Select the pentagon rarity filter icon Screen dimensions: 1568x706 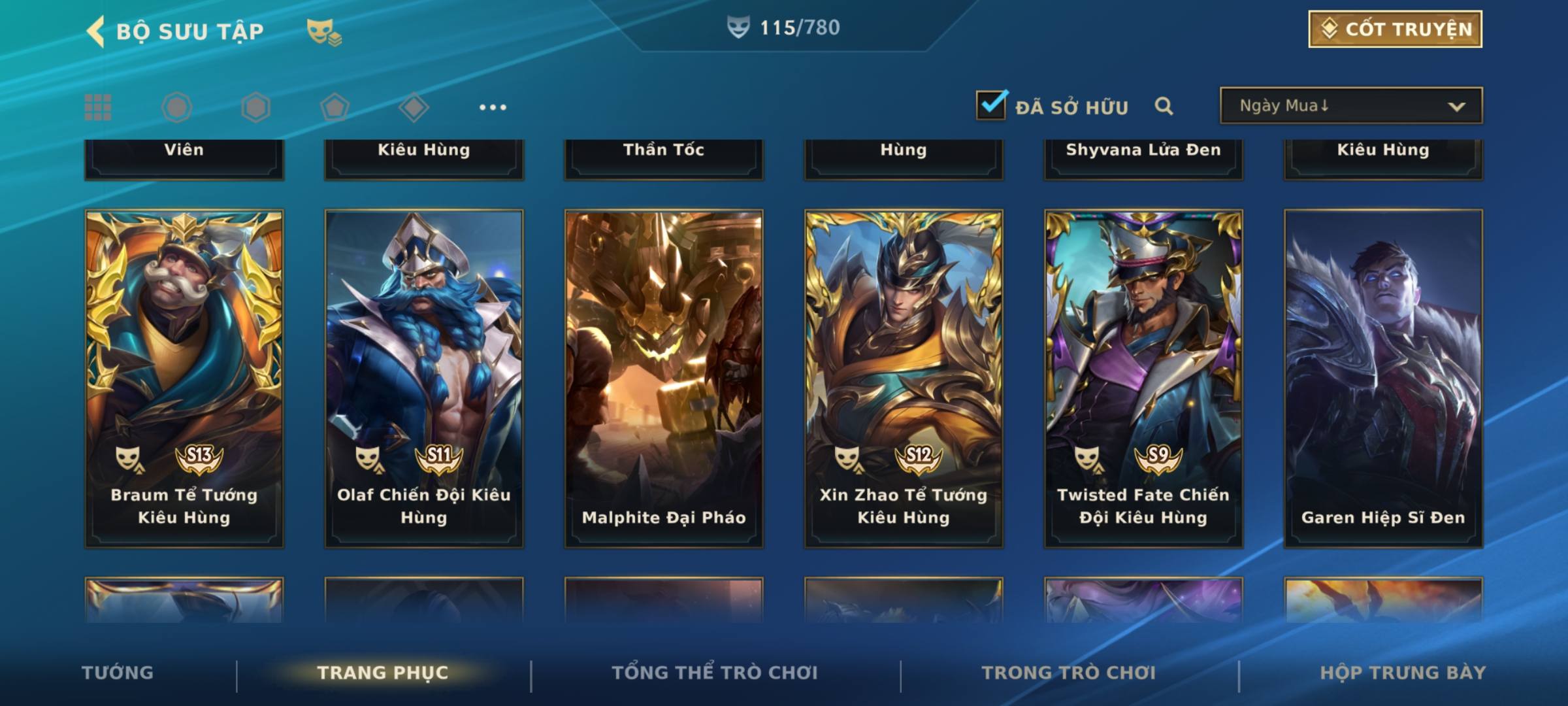[x=335, y=107]
